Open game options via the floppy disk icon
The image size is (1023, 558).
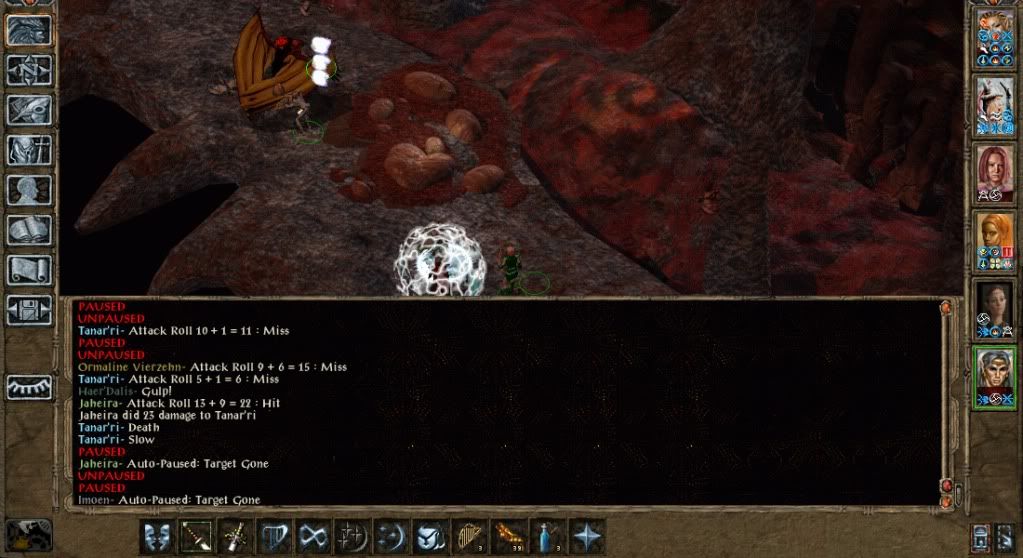pos(29,309)
